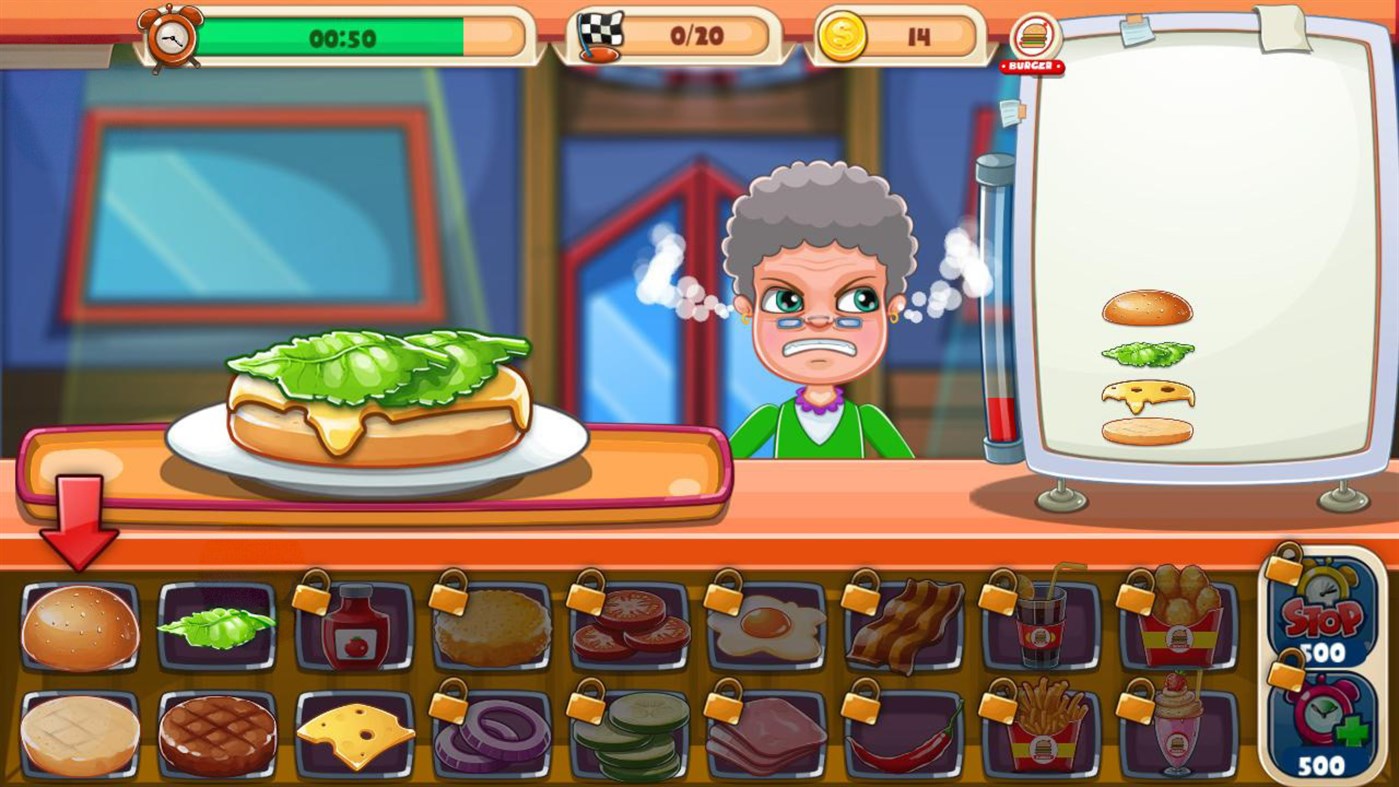Image resolution: width=1399 pixels, height=787 pixels.
Task: Choose the locked bacon strips ingredient
Action: tap(906, 622)
